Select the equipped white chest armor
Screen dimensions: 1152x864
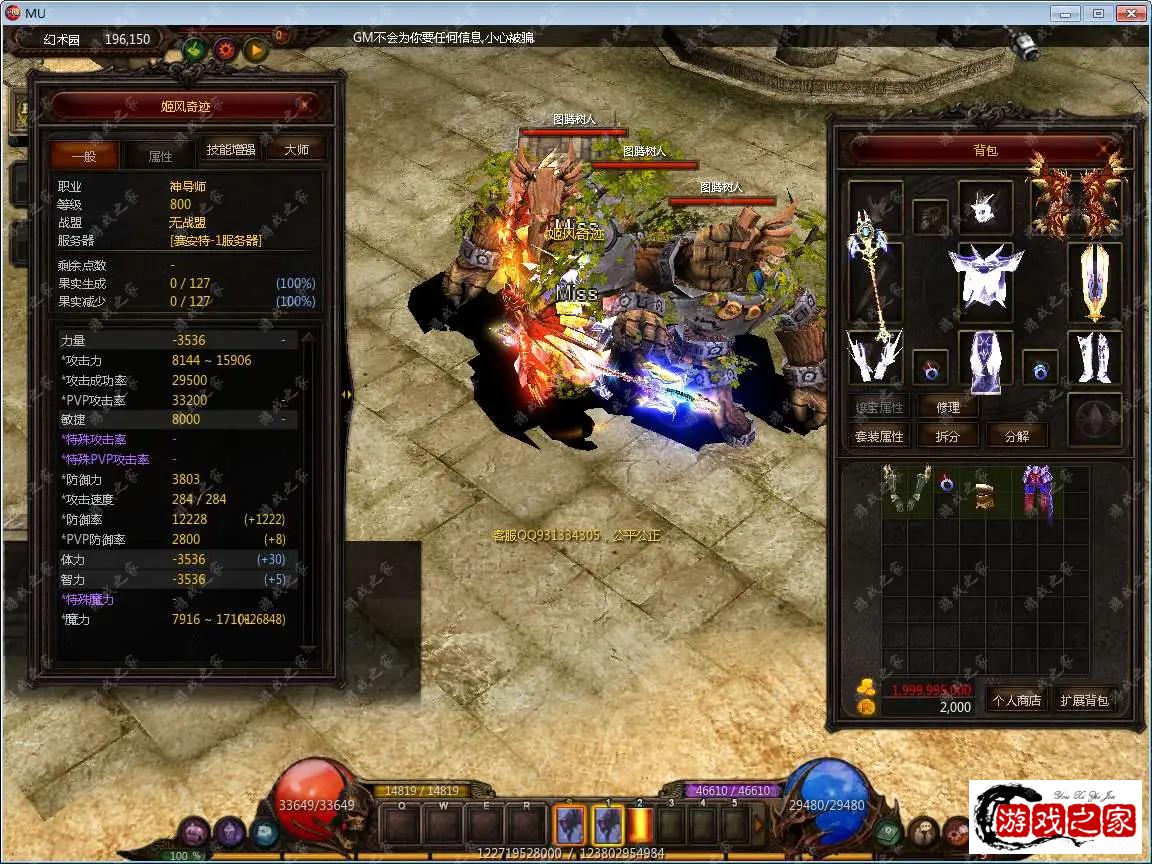(986, 277)
